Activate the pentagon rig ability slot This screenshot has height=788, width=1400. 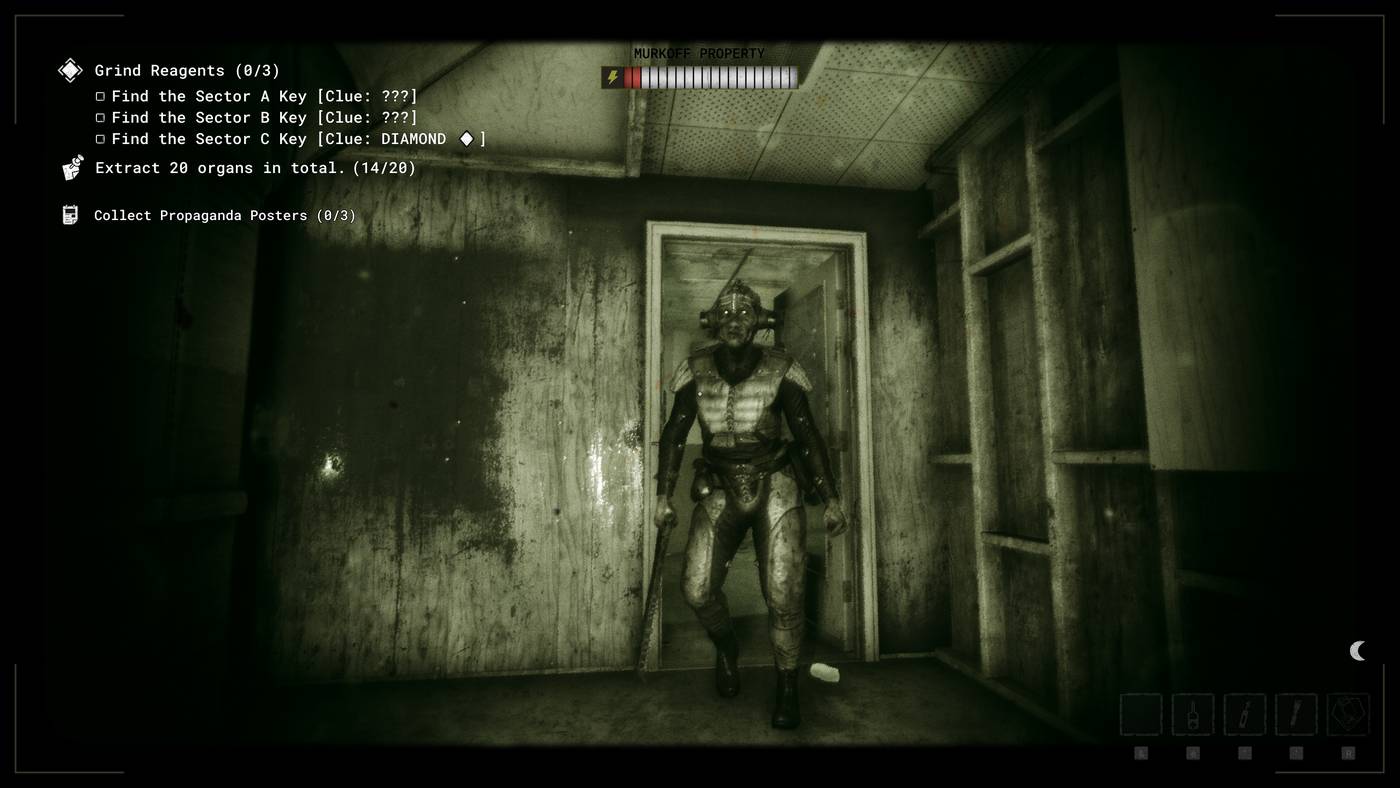1348,715
